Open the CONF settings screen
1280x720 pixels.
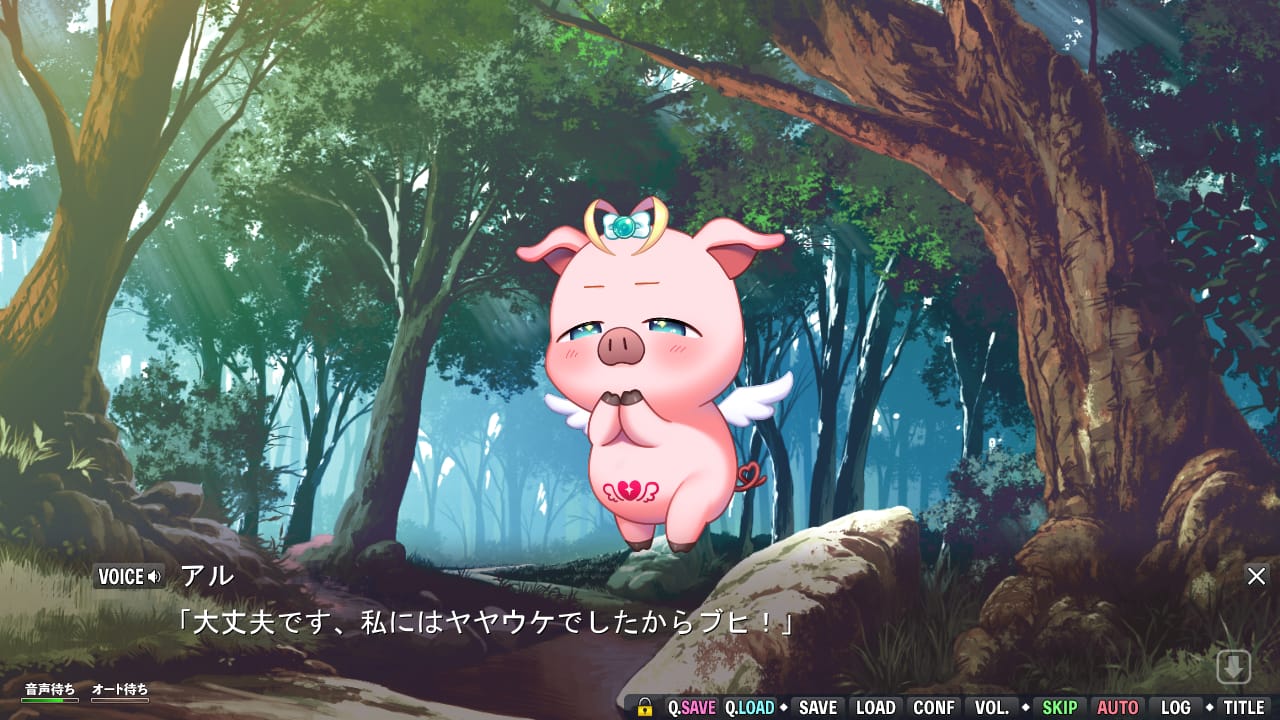click(x=933, y=707)
